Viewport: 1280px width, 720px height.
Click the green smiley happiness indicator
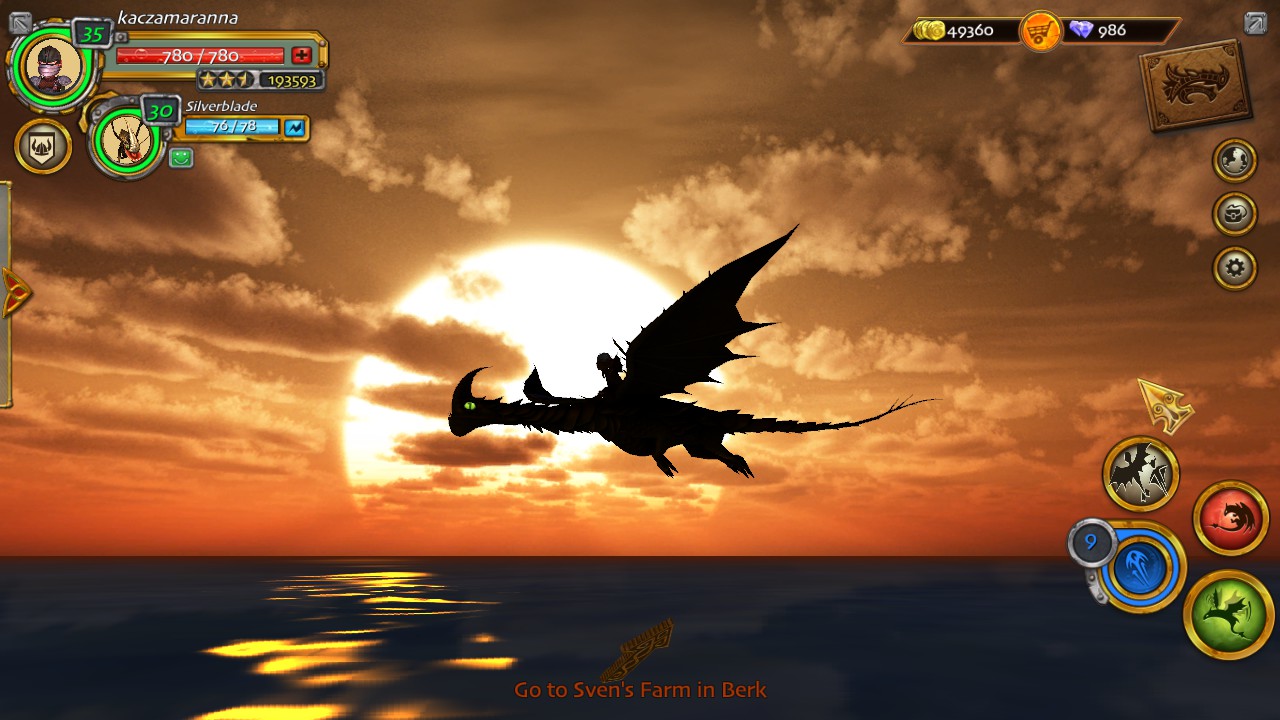pyautogui.click(x=180, y=157)
